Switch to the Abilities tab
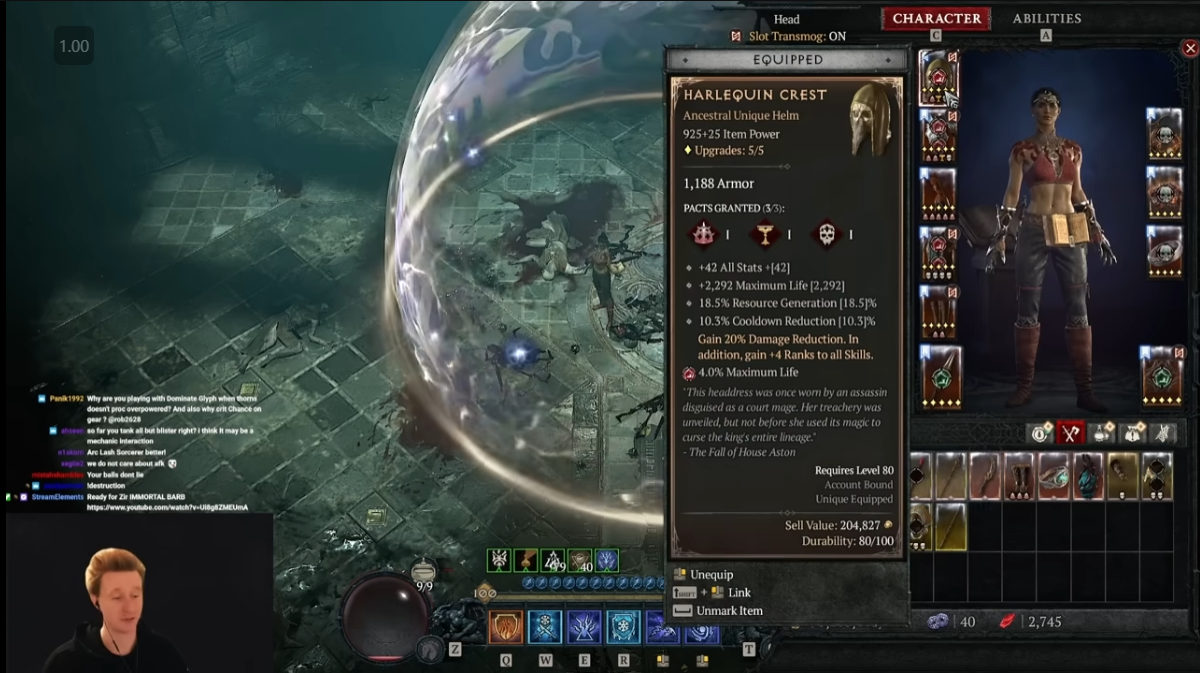 pyautogui.click(x=1046, y=18)
